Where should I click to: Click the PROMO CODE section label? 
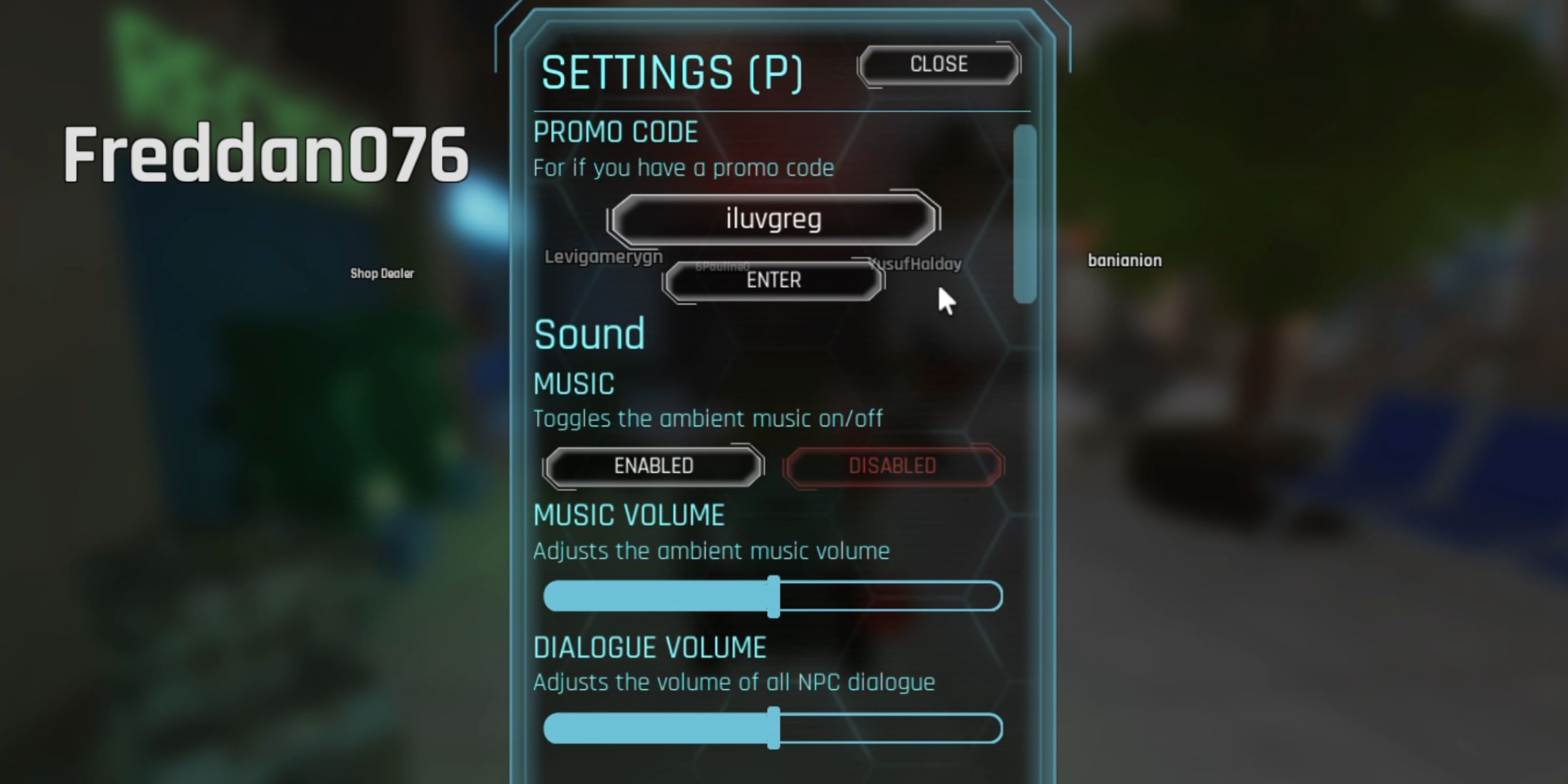[616, 131]
